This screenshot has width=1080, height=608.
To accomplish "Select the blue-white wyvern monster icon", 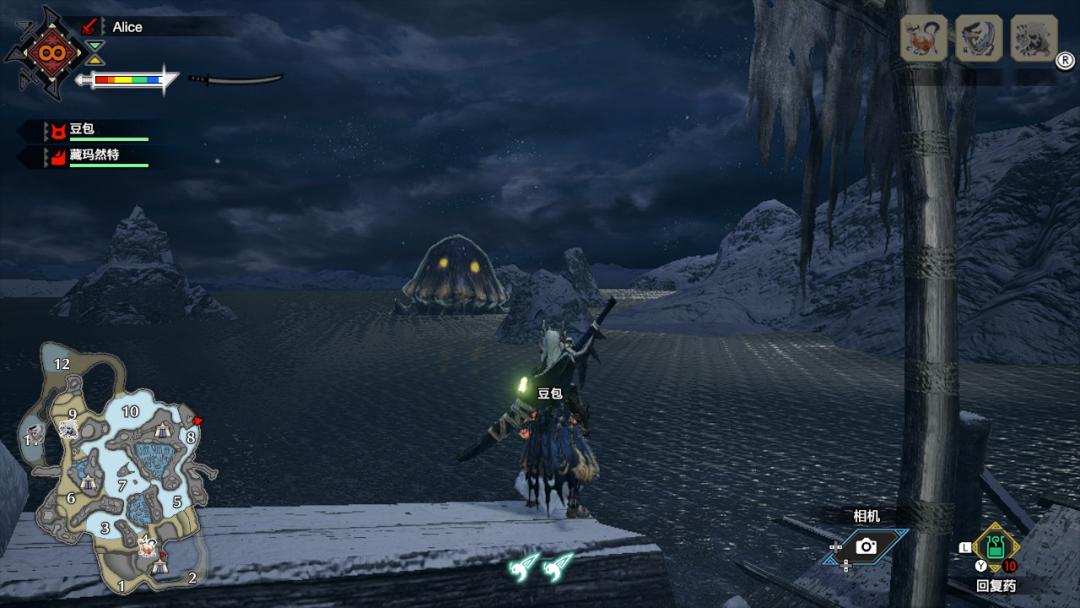I will [978, 39].
